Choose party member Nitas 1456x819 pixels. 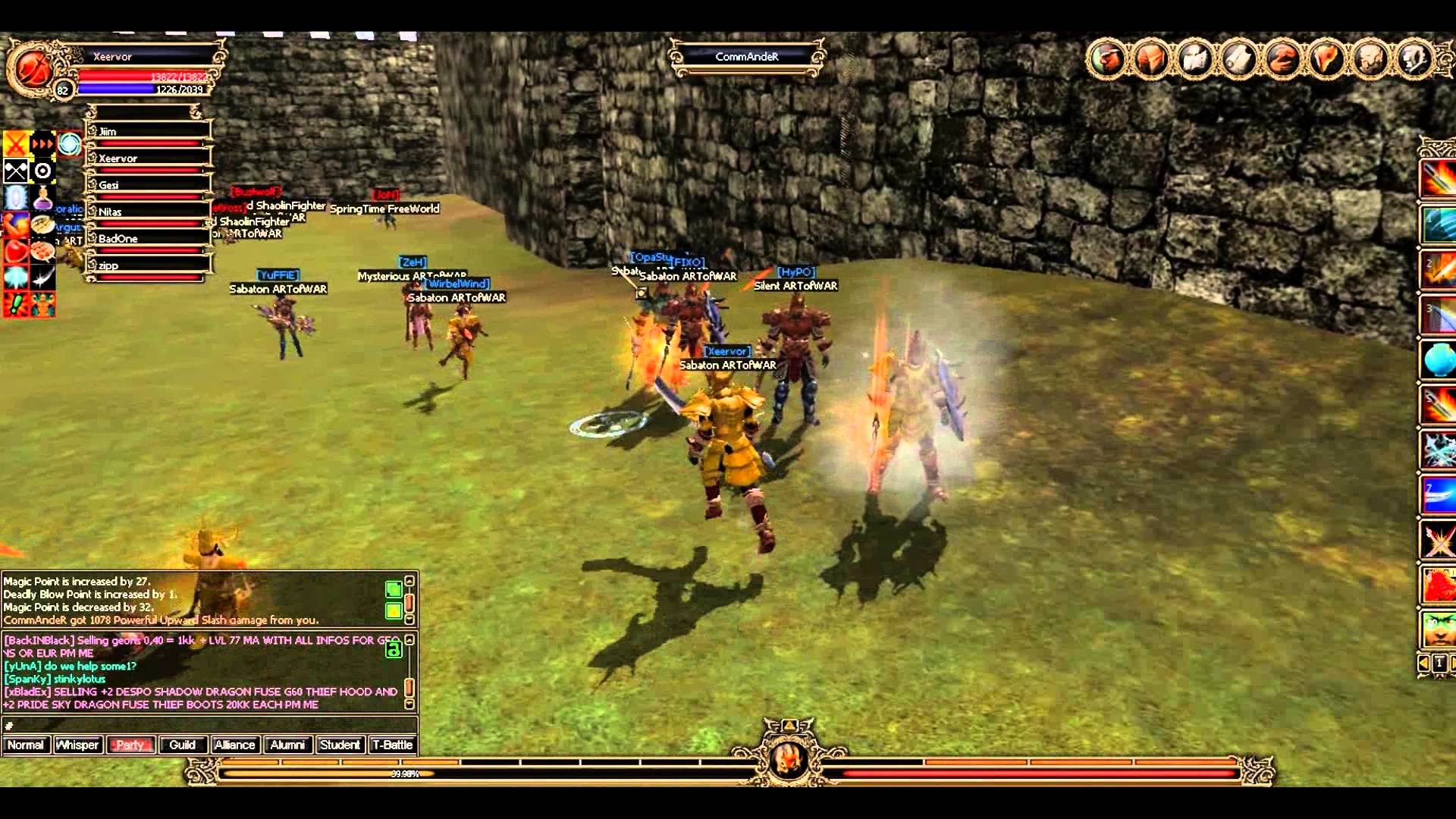click(148, 212)
